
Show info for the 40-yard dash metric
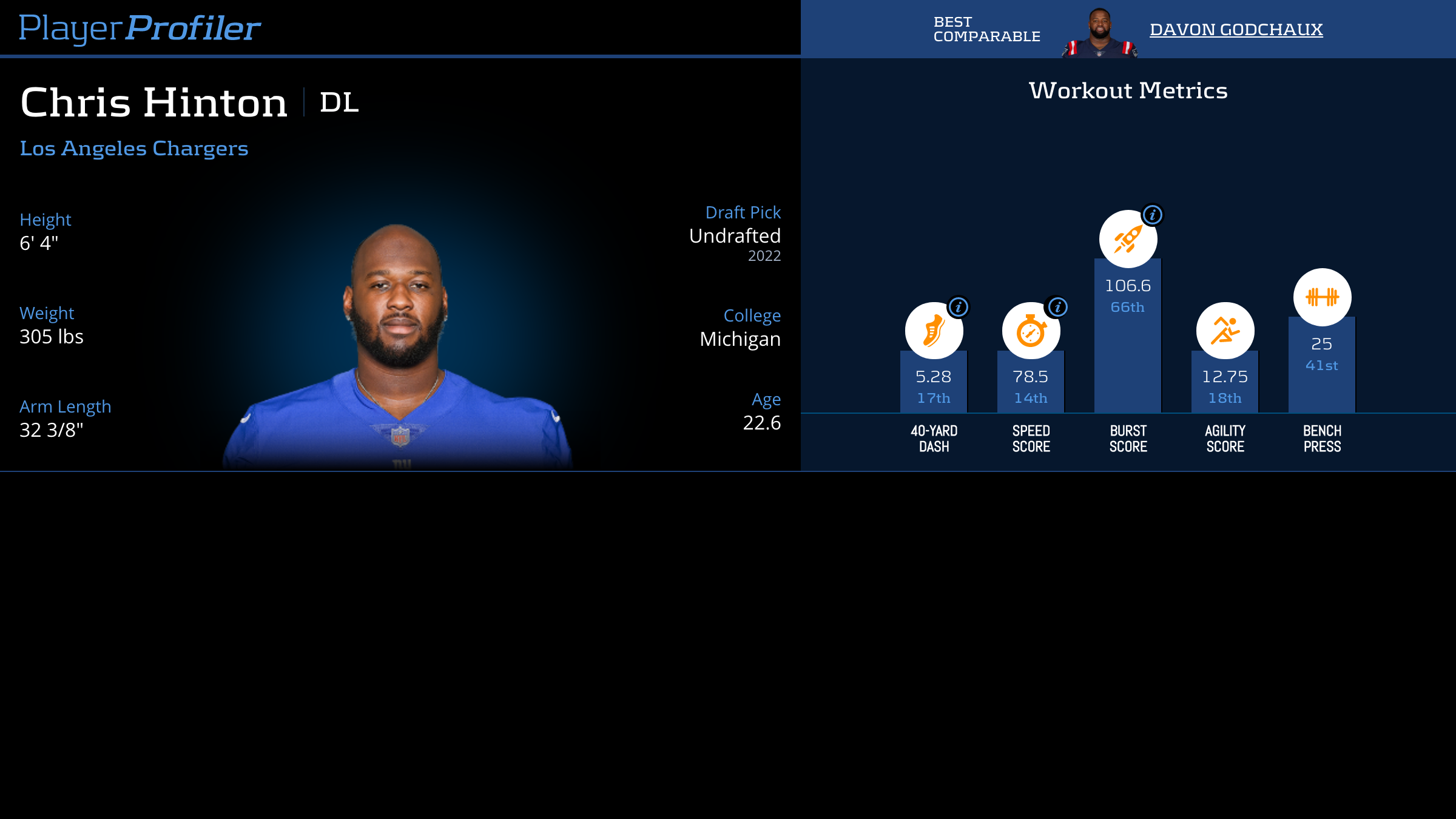959,307
